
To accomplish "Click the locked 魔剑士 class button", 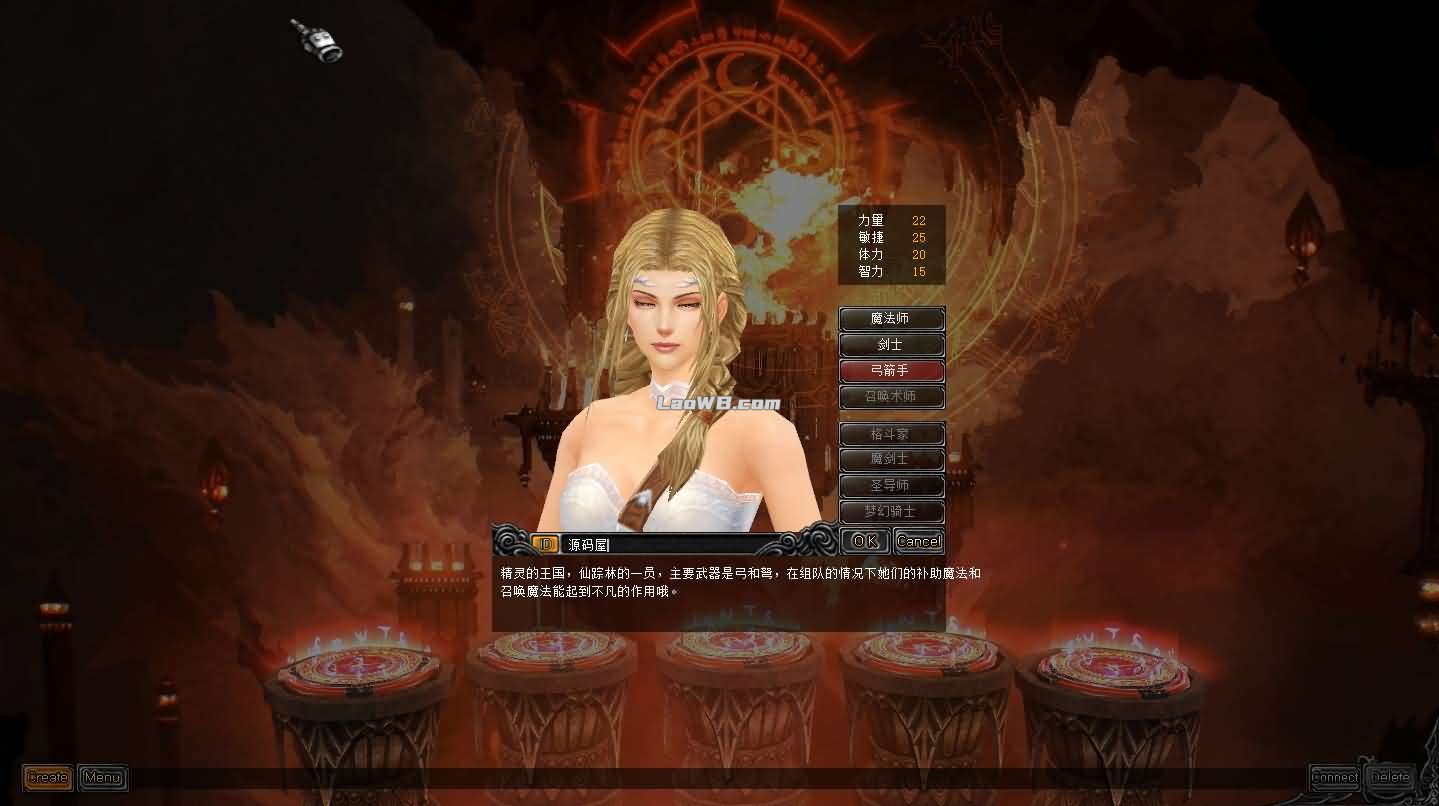I will [891, 459].
